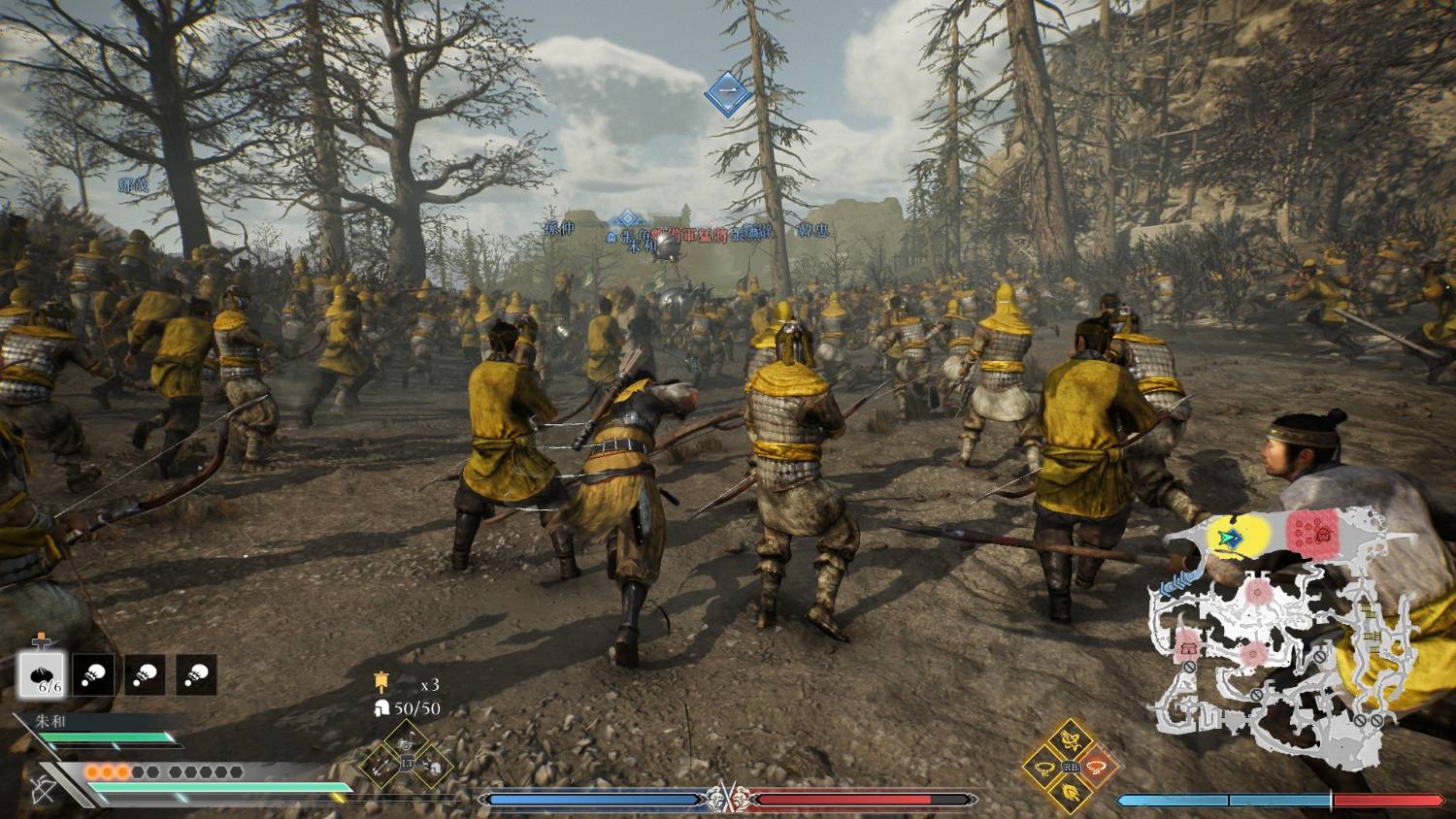Use the left battle art beside RB
Viewport: 1456px width, 819px height.
tap(1044, 767)
